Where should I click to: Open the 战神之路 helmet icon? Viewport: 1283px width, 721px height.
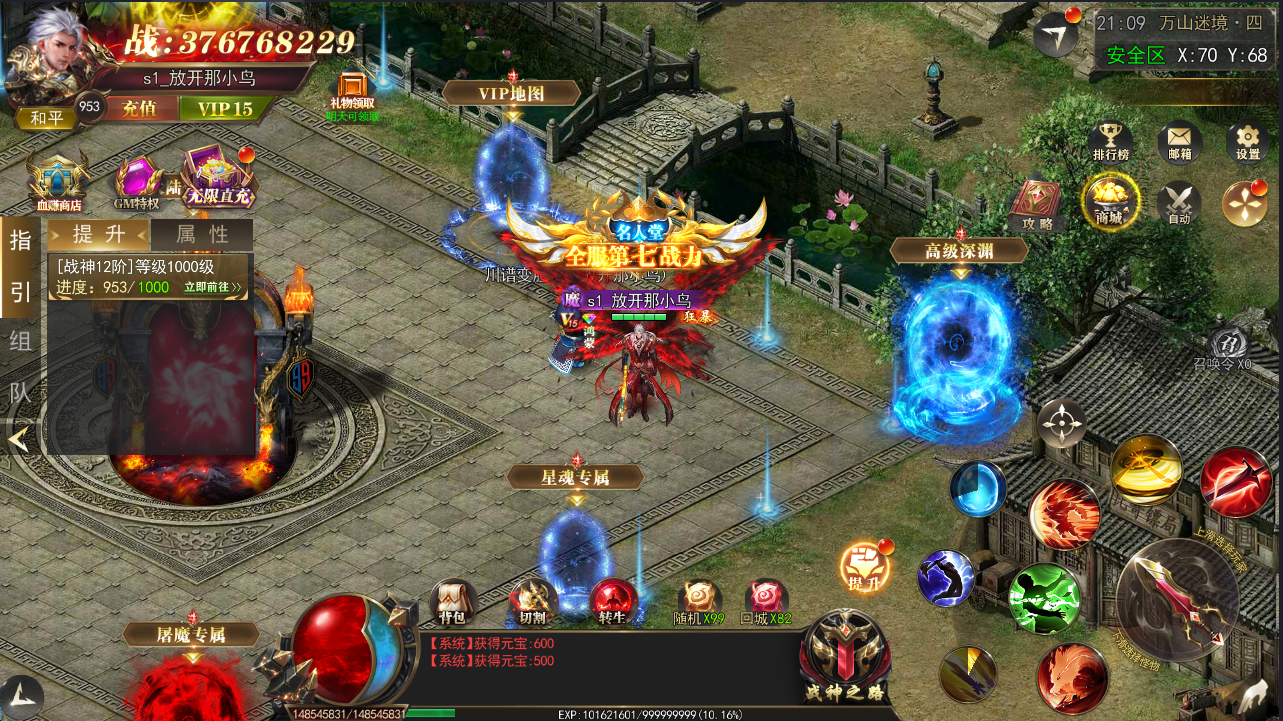point(845,656)
